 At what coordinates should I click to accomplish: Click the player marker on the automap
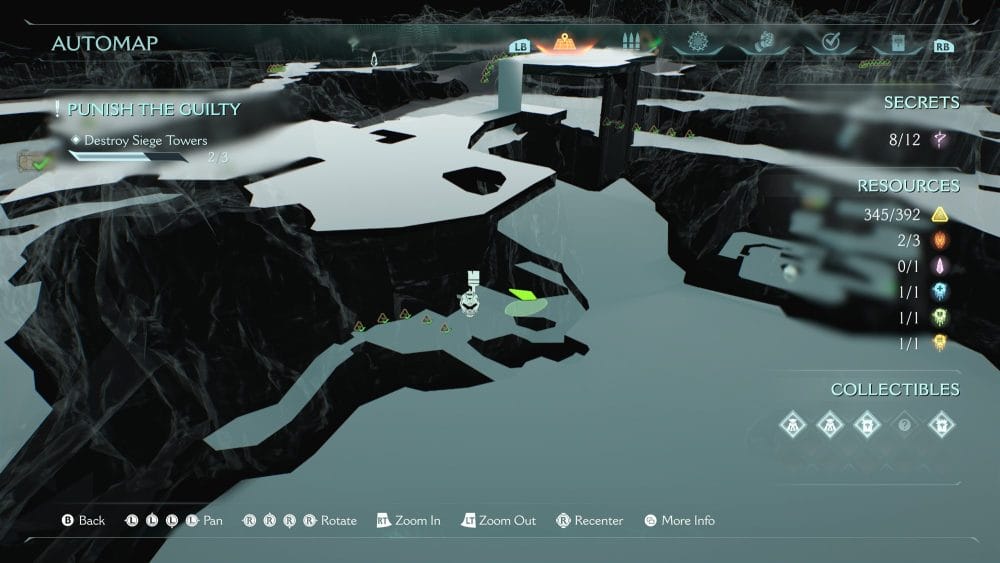pos(469,298)
